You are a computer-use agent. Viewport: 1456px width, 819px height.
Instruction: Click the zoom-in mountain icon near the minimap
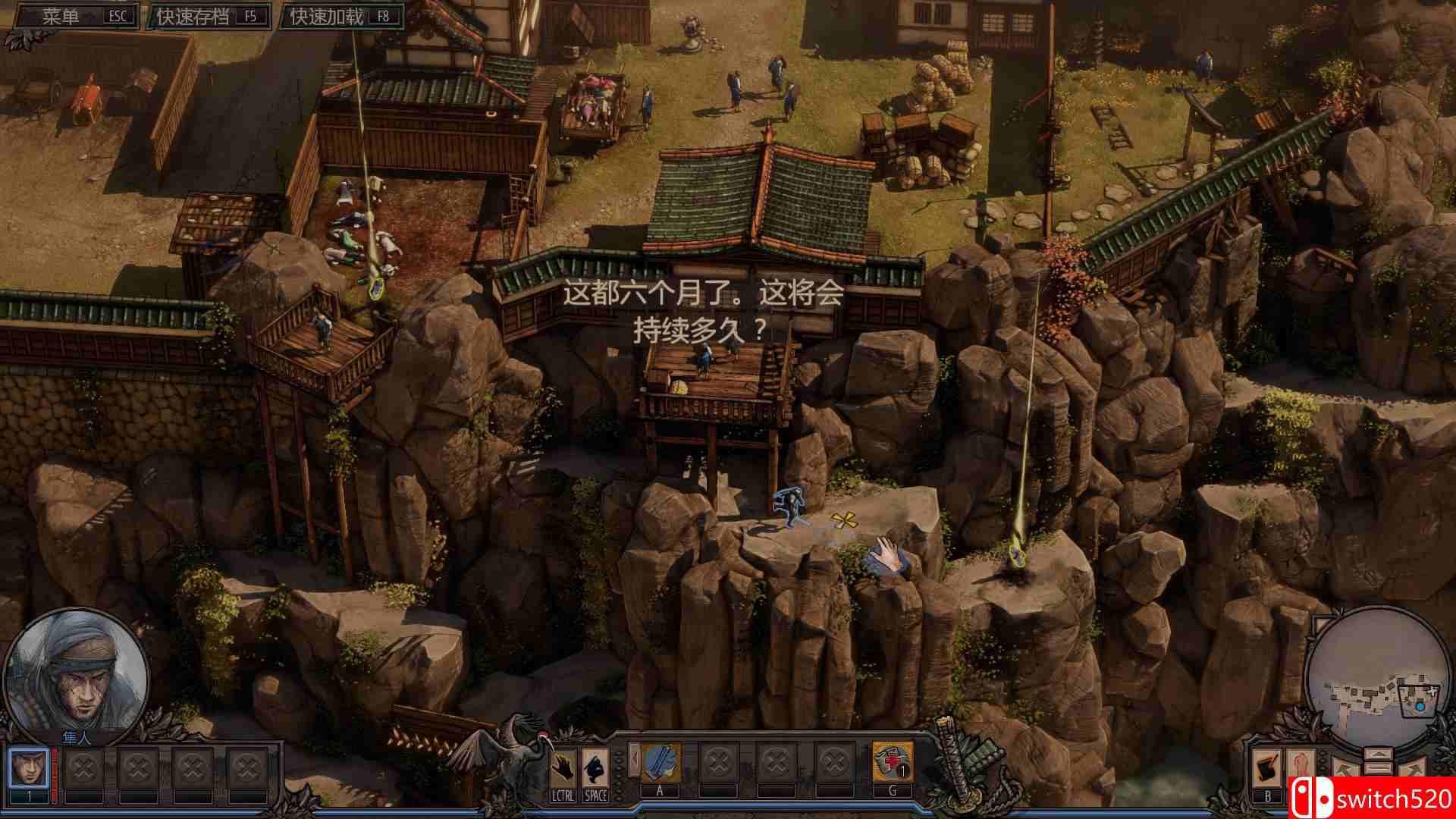pyautogui.click(x=1378, y=755)
